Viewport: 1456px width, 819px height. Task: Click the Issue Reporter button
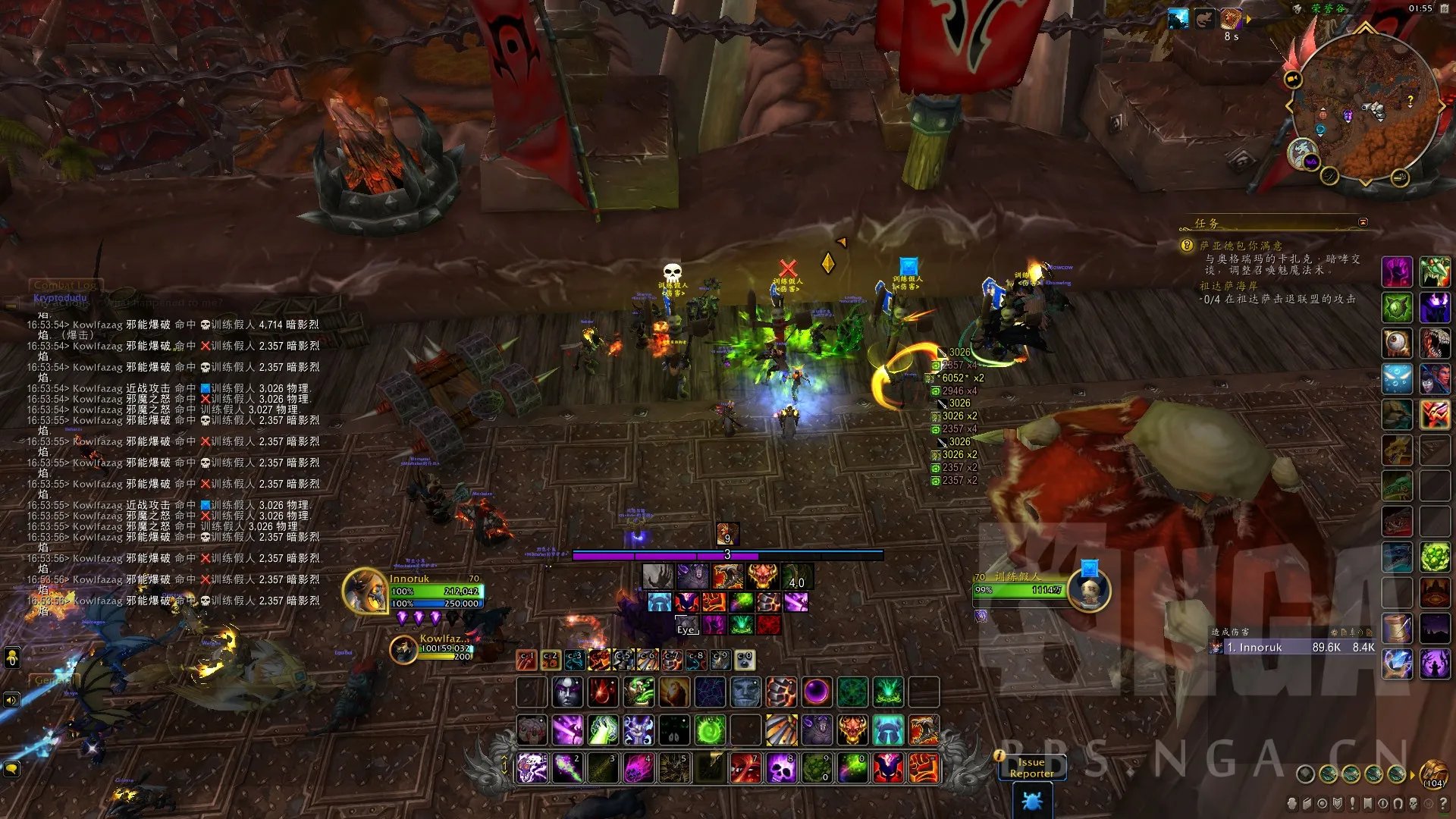[1031, 767]
